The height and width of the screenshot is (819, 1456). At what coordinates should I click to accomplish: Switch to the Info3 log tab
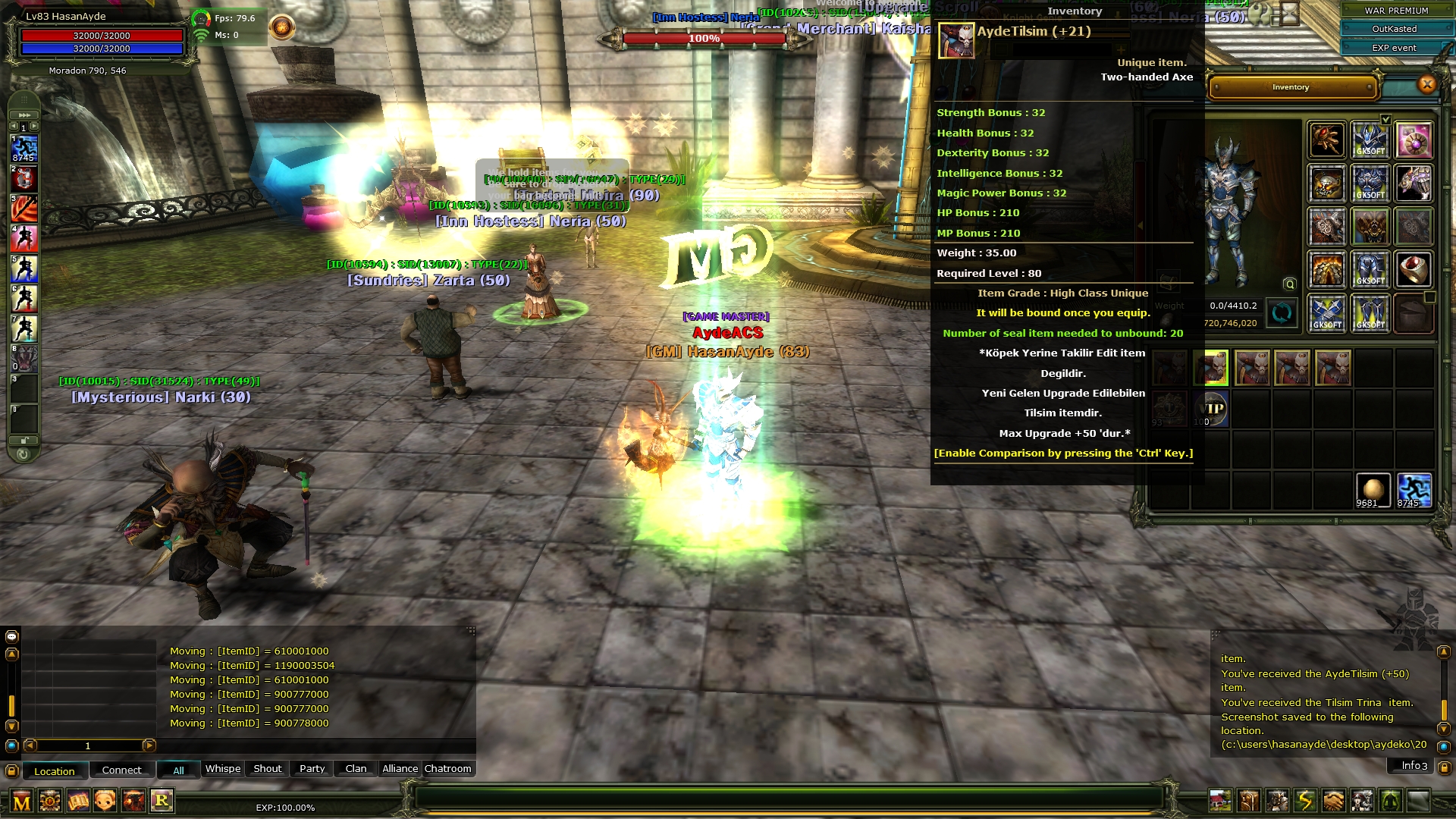click(x=1414, y=766)
